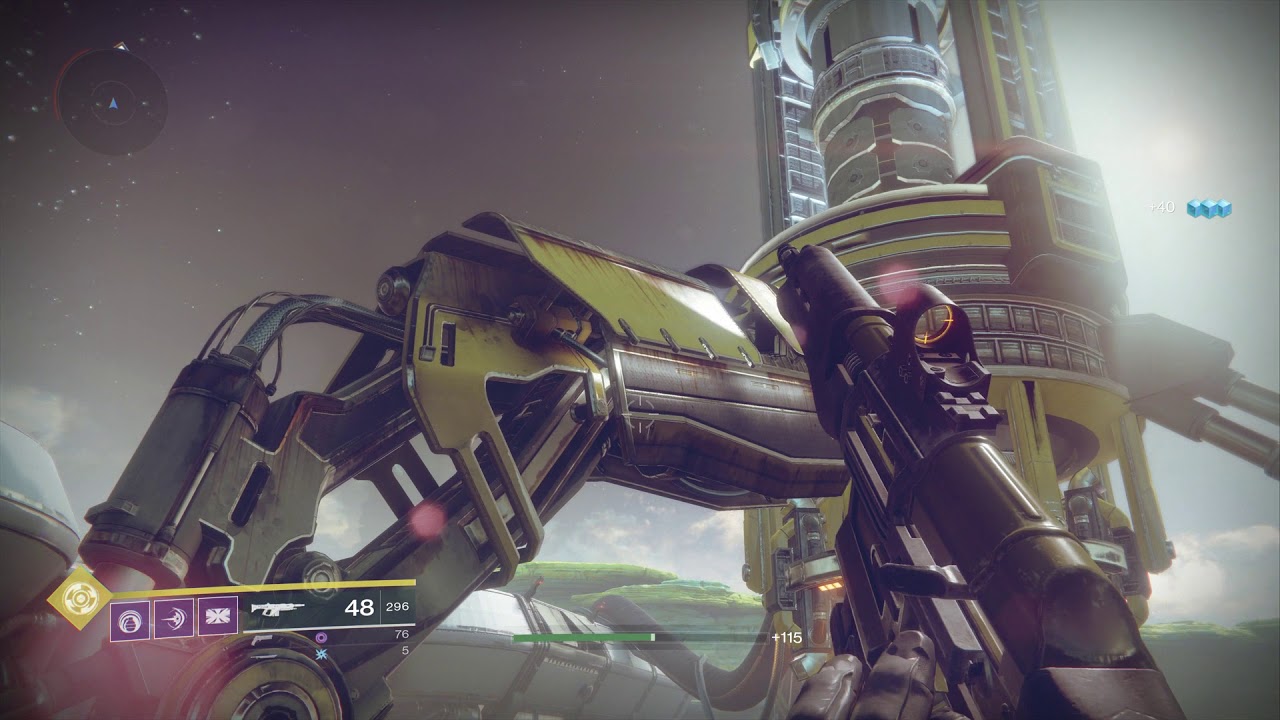
Task: Switch to the sidearm weapon icon
Action: (x=262, y=637)
